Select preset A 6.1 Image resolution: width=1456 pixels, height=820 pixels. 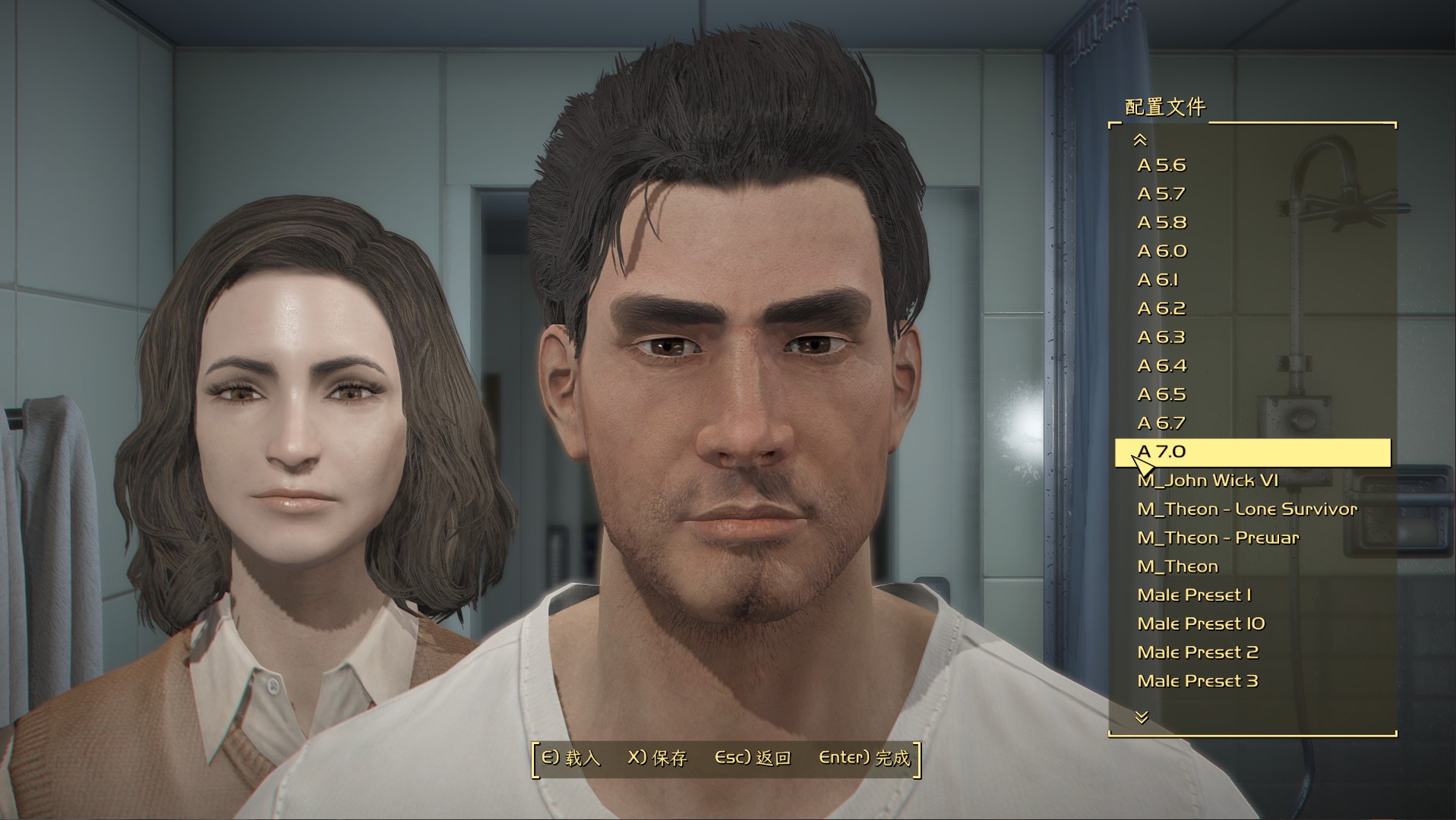tap(1158, 280)
